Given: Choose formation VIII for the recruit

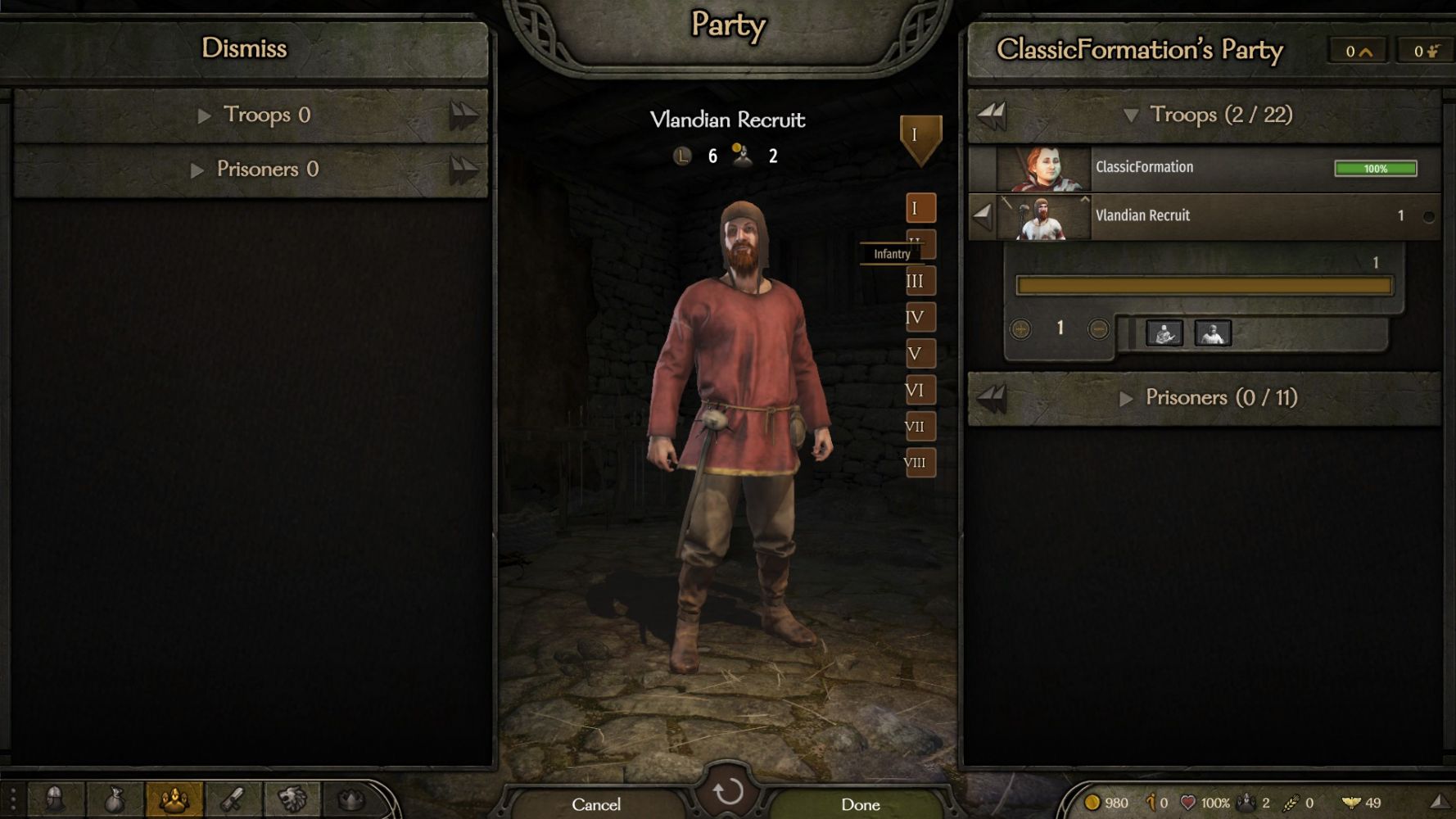Looking at the screenshot, I should pos(920,463).
